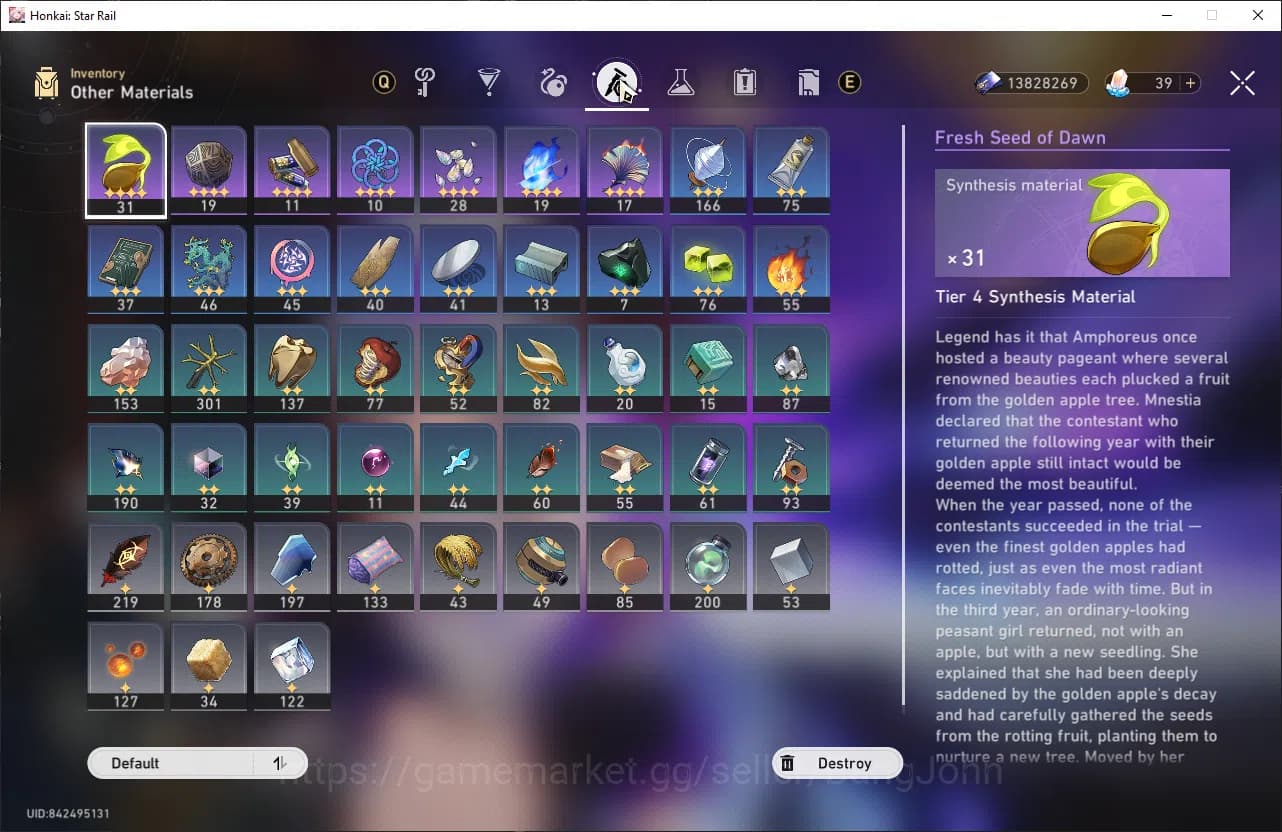The width and height of the screenshot is (1282, 832).
Task: Select the feather material with quantity 219
Action: [125, 566]
